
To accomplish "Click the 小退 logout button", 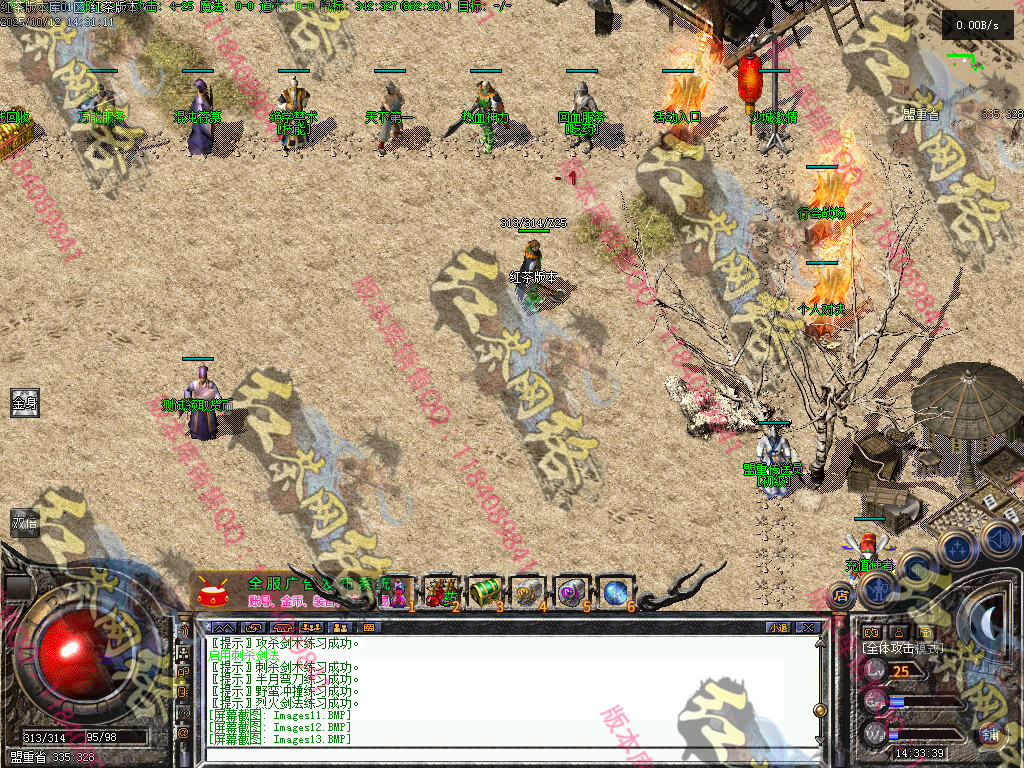I will (778, 627).
